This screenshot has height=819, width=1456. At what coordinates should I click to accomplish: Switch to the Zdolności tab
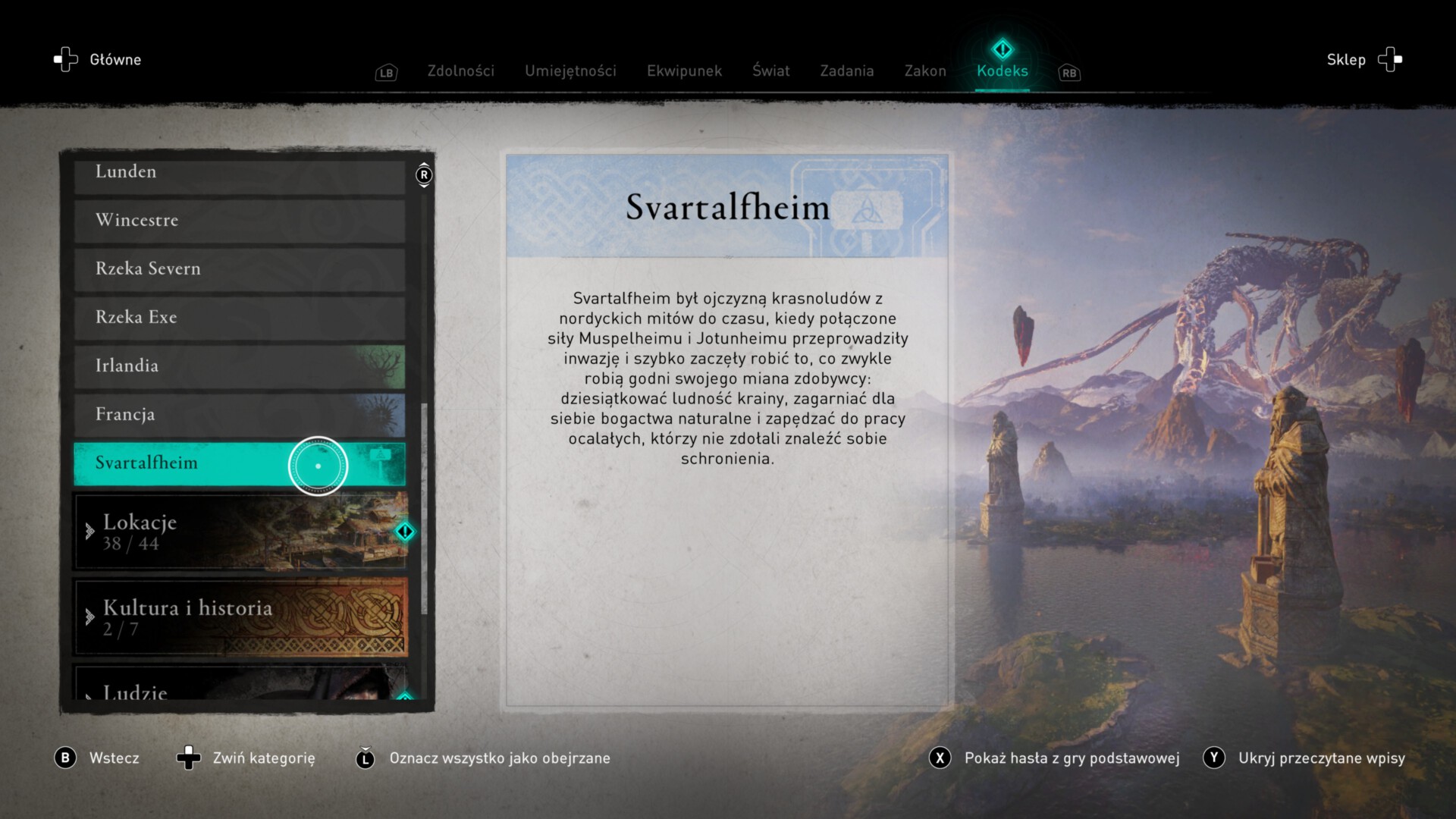pos(460,71)
